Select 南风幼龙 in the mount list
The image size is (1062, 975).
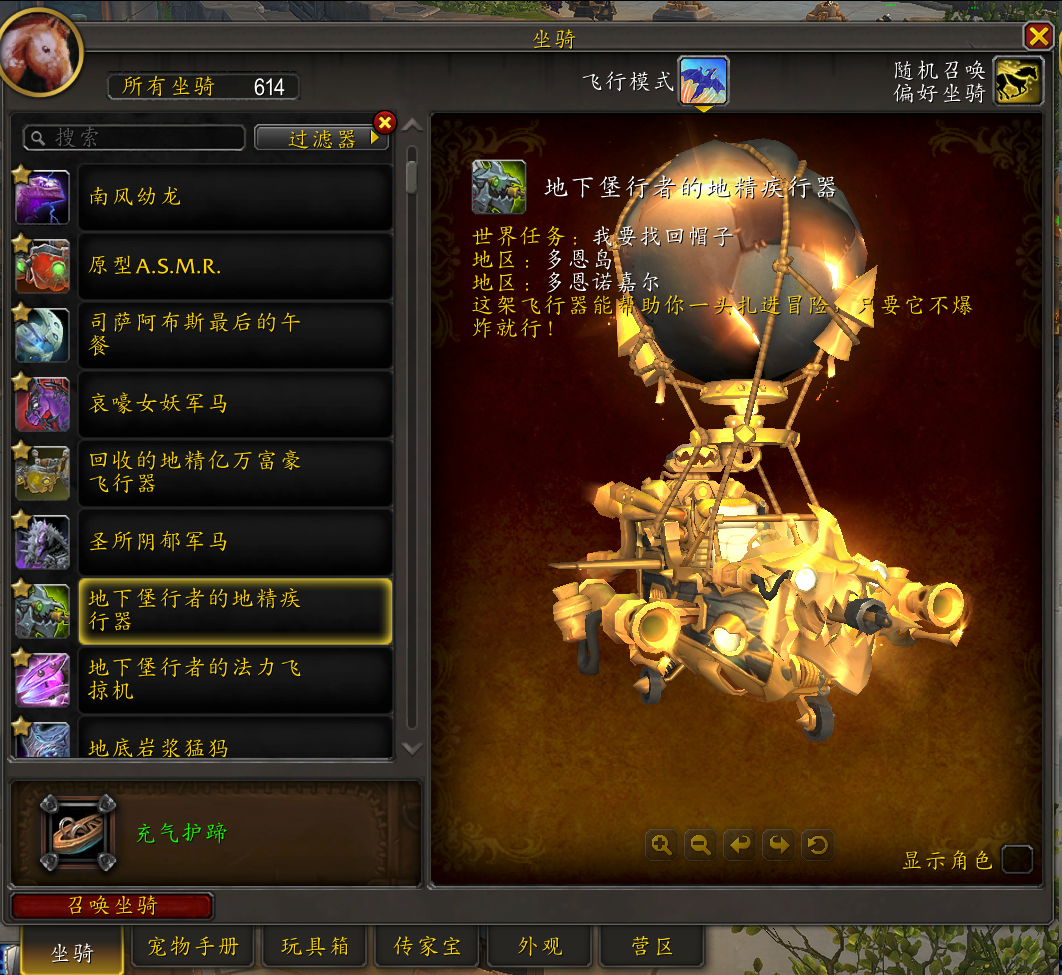tap(235, 197)
